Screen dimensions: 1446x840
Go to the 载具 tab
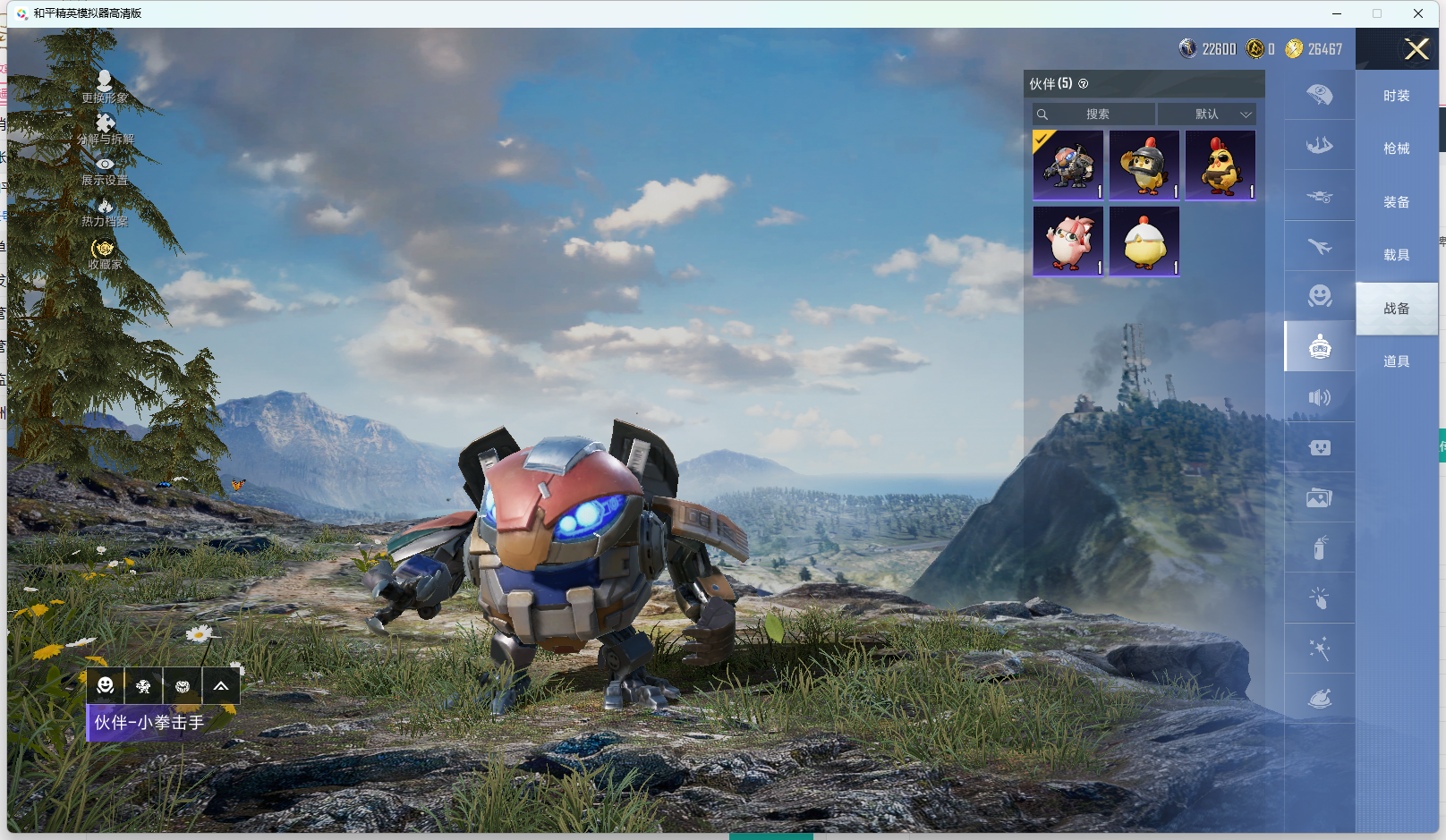(x=1396, y=255)
